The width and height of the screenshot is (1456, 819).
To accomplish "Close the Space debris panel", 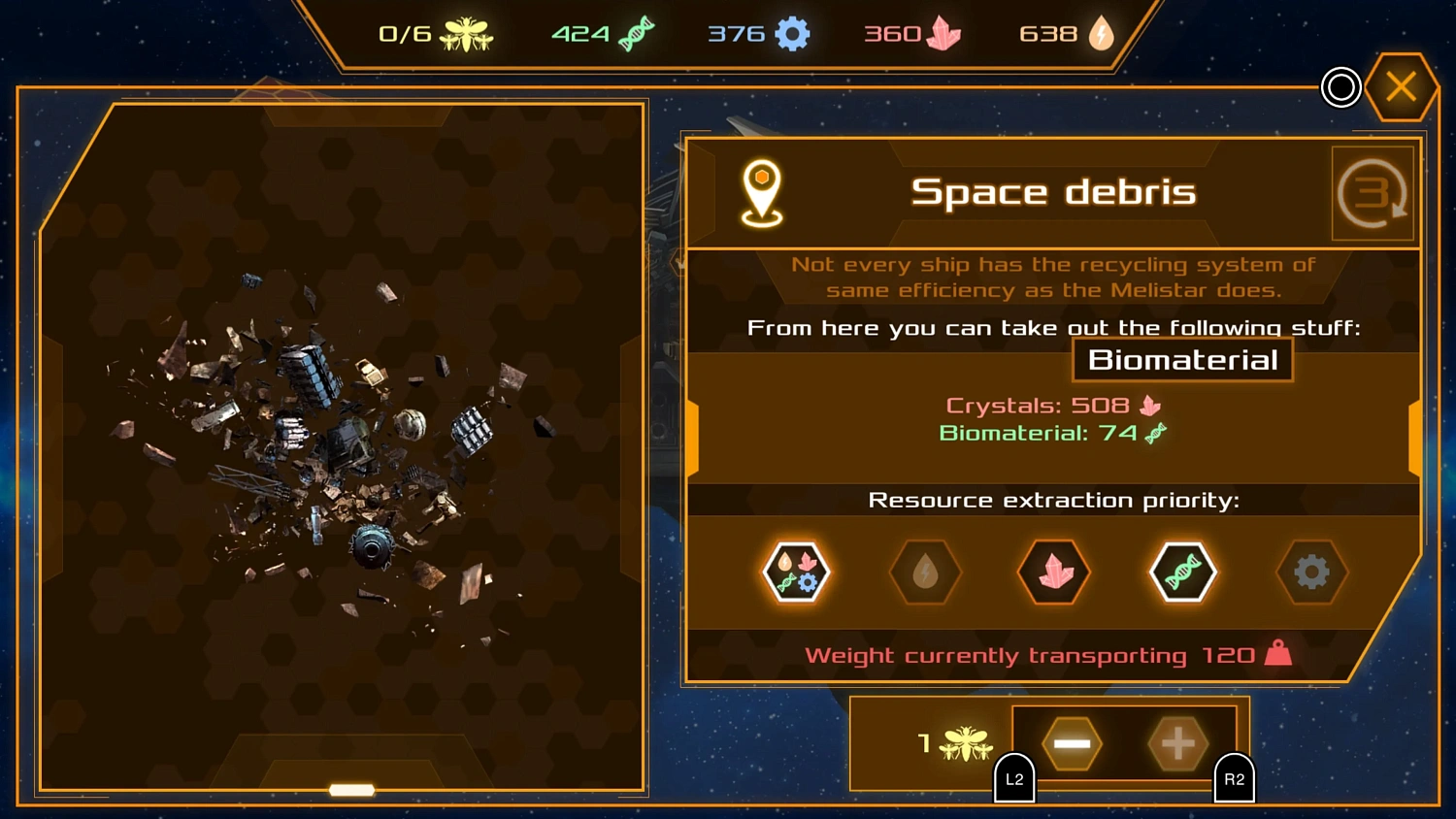I will point(1401,86).
